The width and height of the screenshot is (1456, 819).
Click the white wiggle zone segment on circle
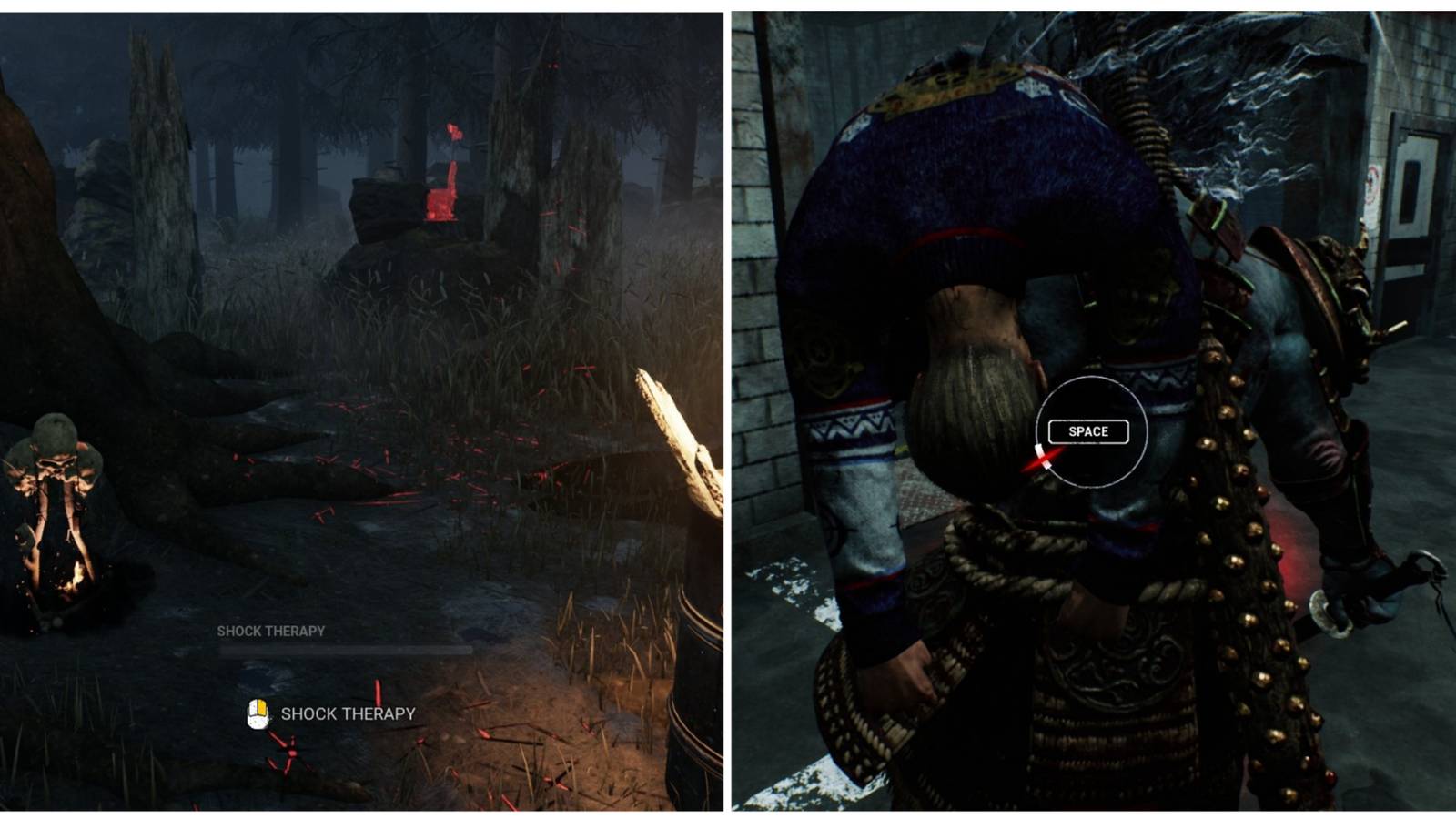(1043, 457)
